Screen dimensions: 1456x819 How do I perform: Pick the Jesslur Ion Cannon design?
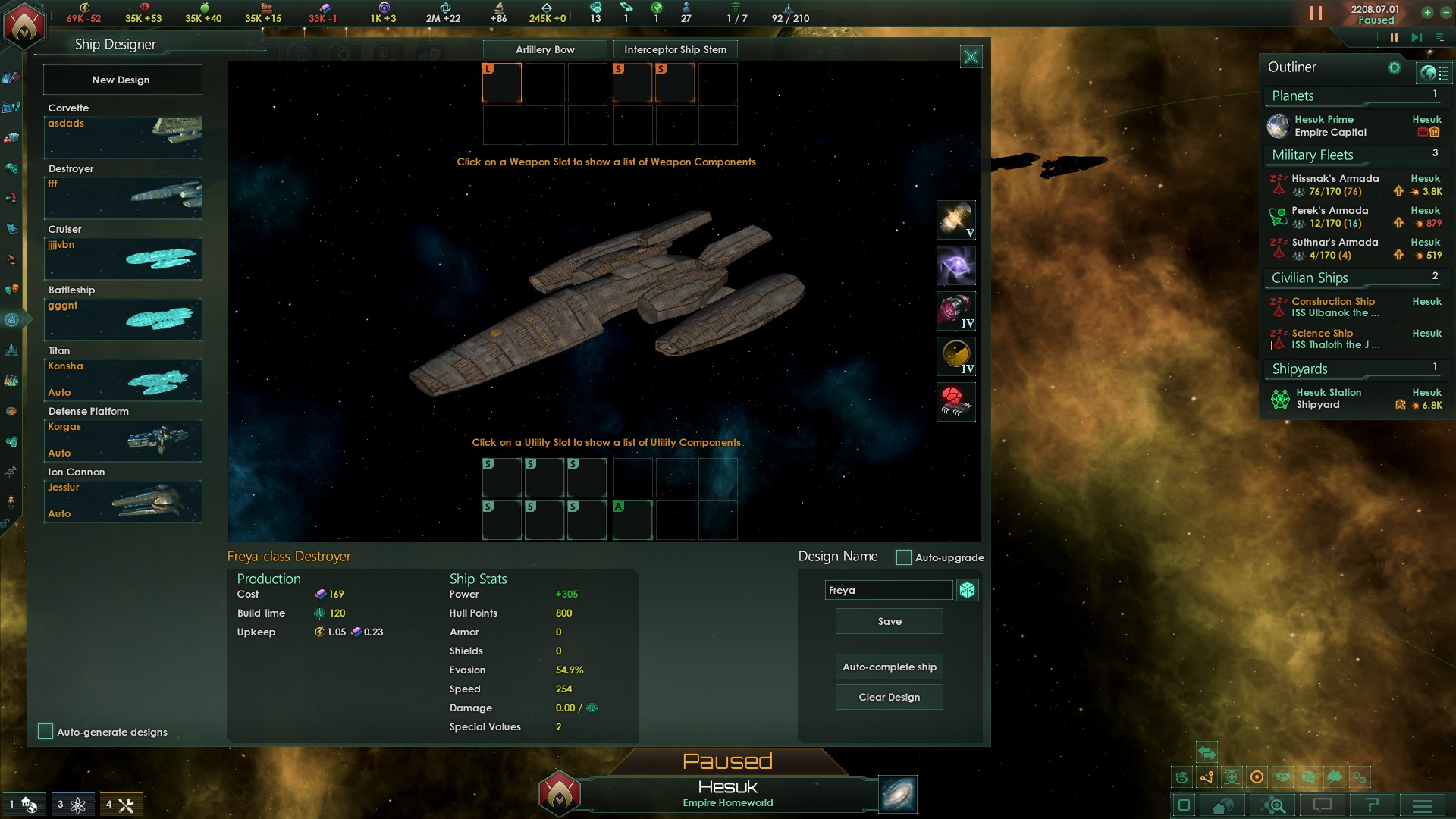coord(123,500)
